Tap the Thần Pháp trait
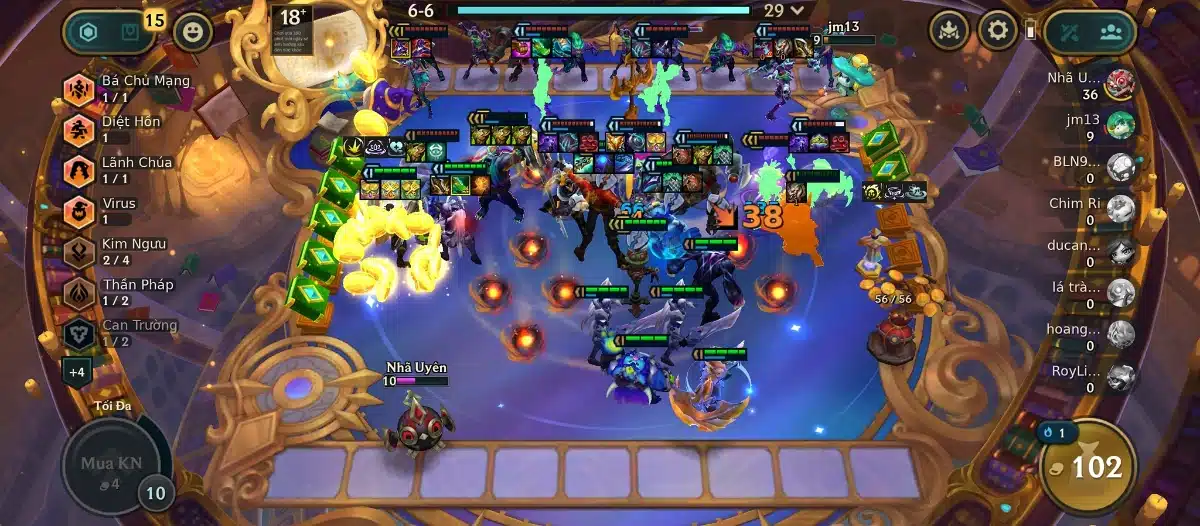This screenshot has width=1200, height=526. click(80, 293)
